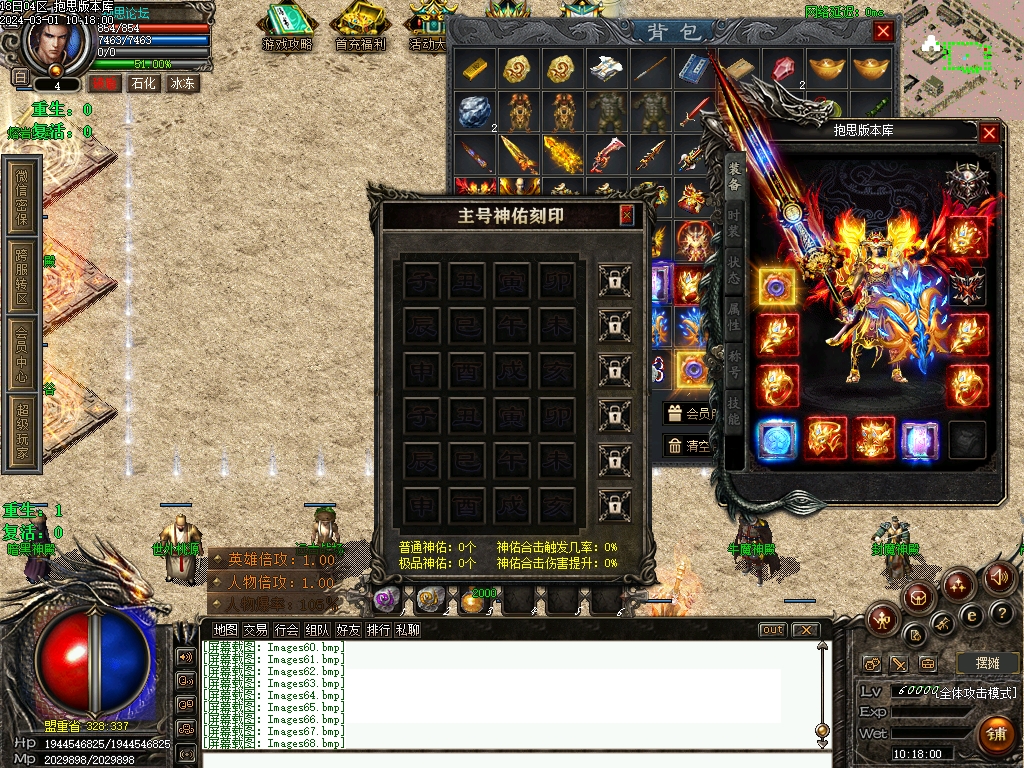This screenshot has width=1024, height=768.
Task: Open the 会员中心 member center
Action: (x=23, y=352)
